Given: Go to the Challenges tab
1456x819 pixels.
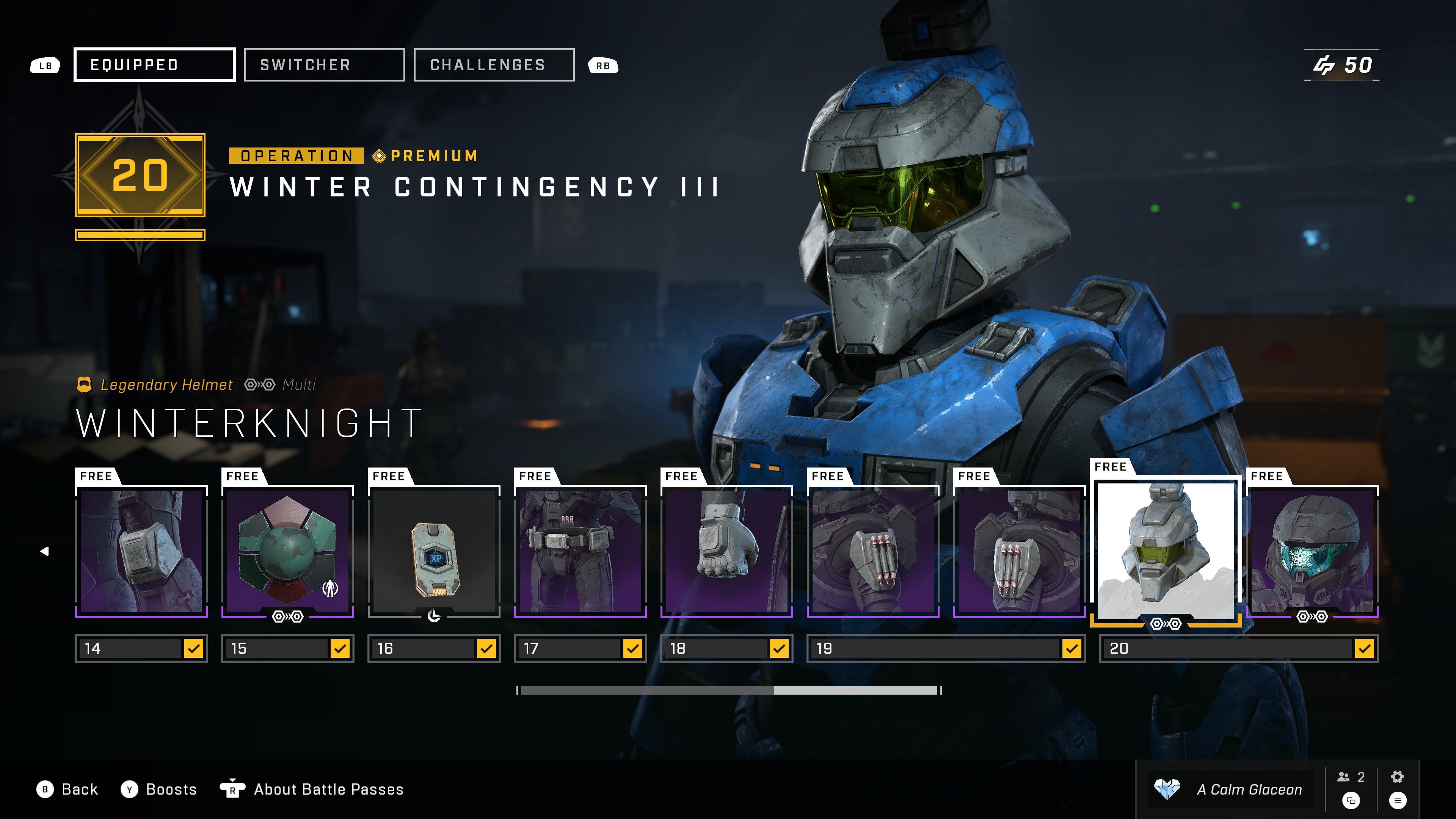Looking at the screenshot, I should pyautogui.click(x=493, y=65).
